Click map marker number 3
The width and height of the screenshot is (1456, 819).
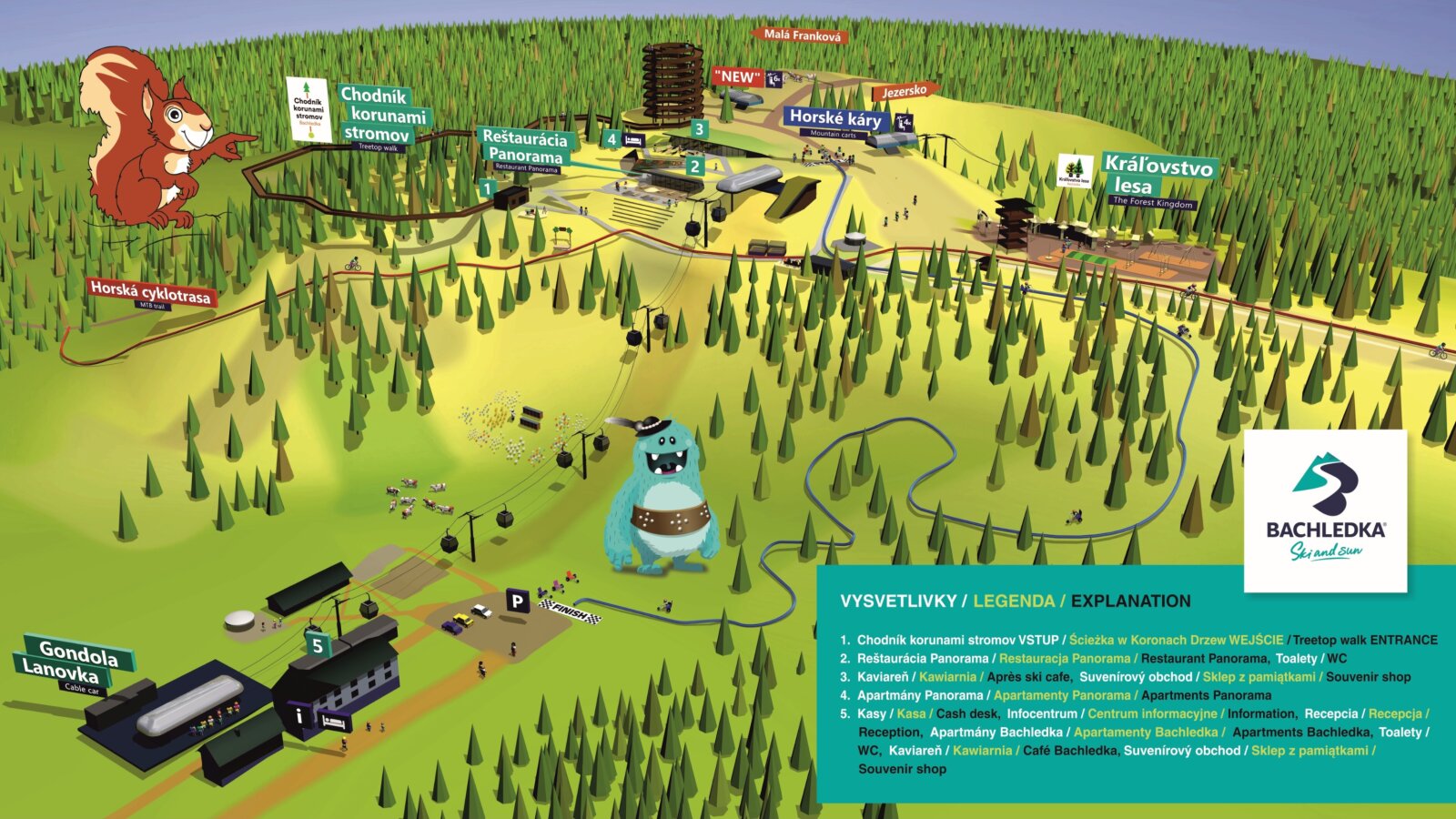[x=699, y=129]
